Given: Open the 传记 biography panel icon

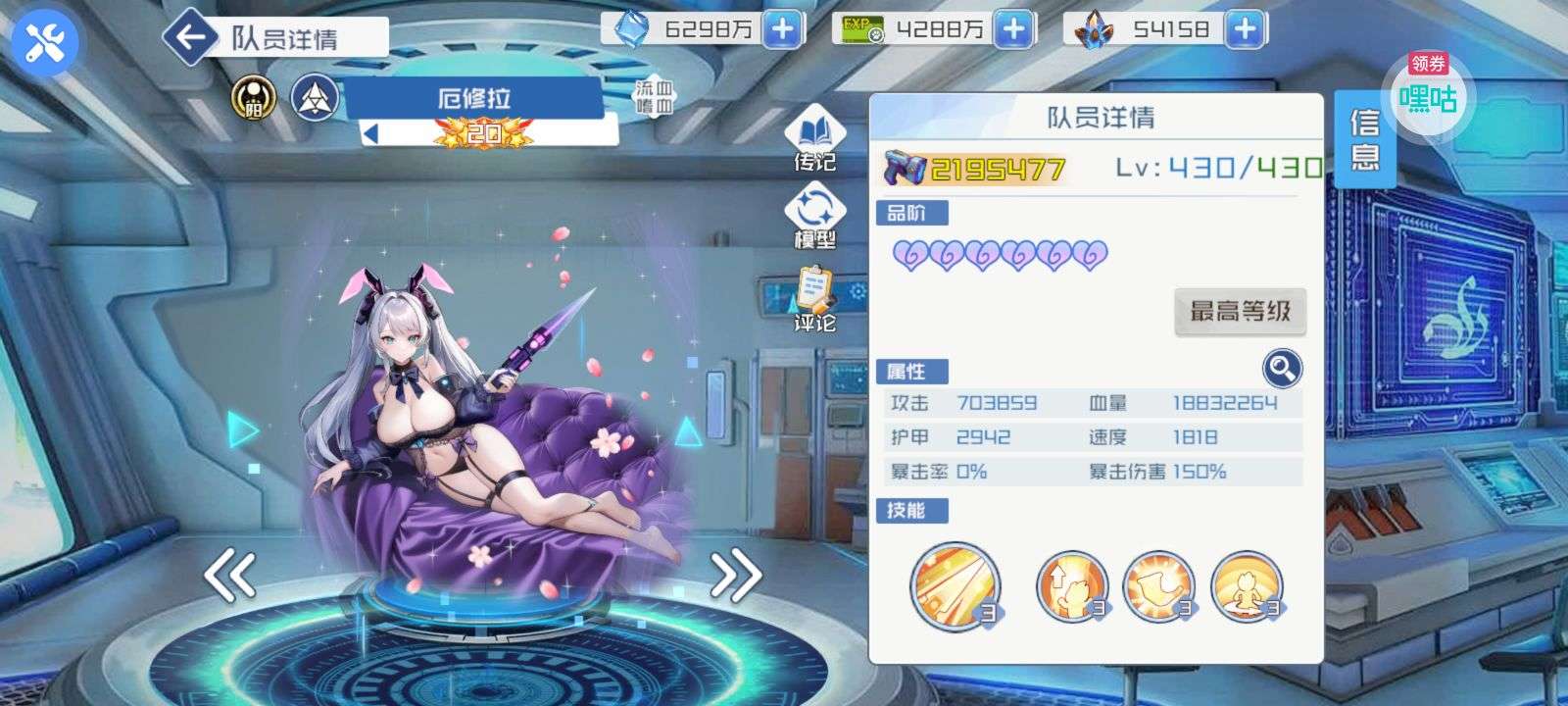Looking at the screenshot, I should click(816, 132).
